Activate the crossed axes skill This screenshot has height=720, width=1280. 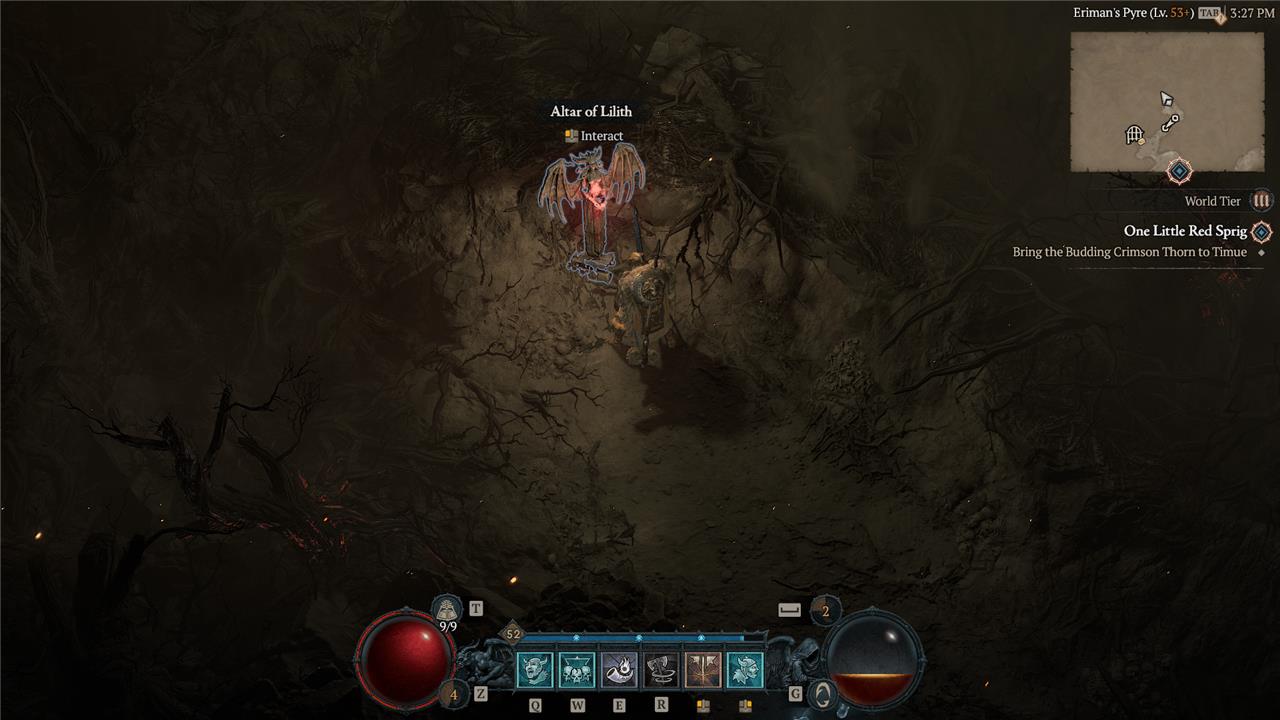click(703, 670)
